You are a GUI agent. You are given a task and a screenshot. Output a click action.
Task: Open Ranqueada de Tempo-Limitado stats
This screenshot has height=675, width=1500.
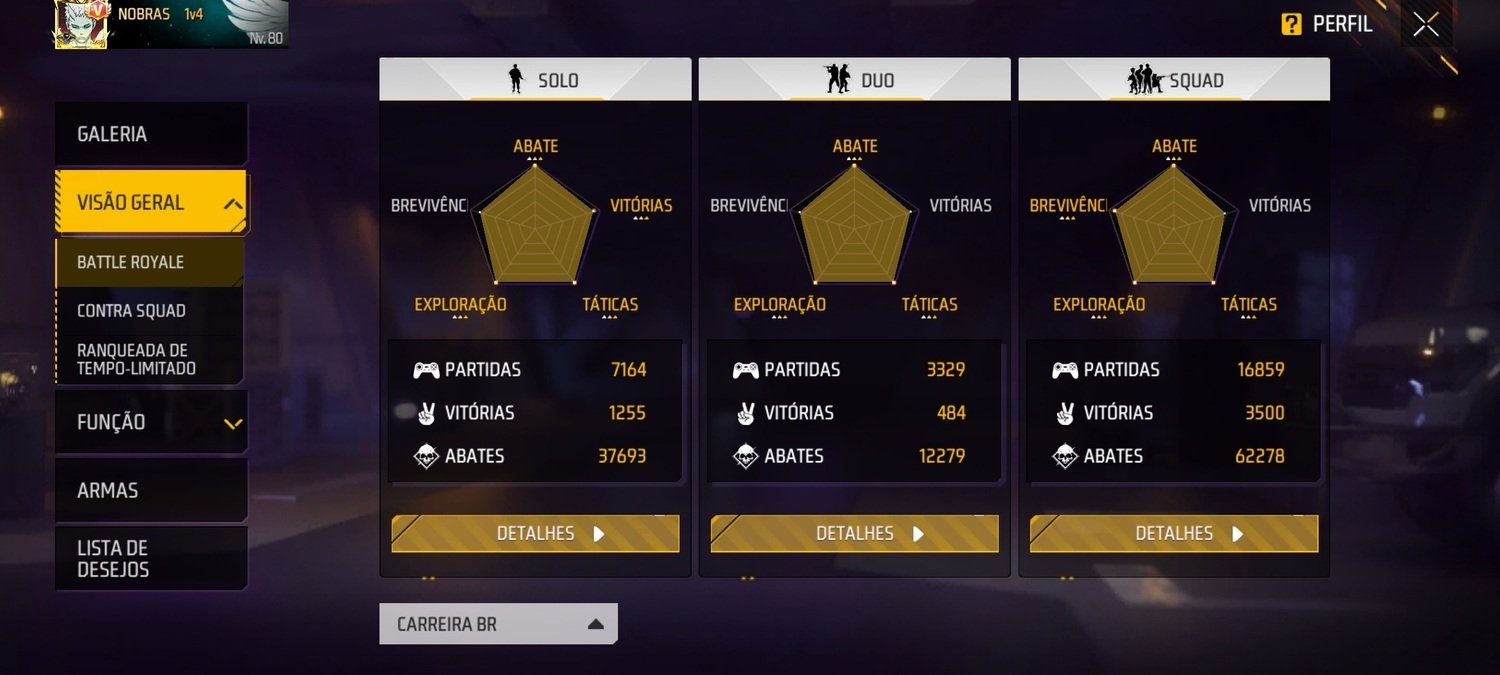[150, 359]
